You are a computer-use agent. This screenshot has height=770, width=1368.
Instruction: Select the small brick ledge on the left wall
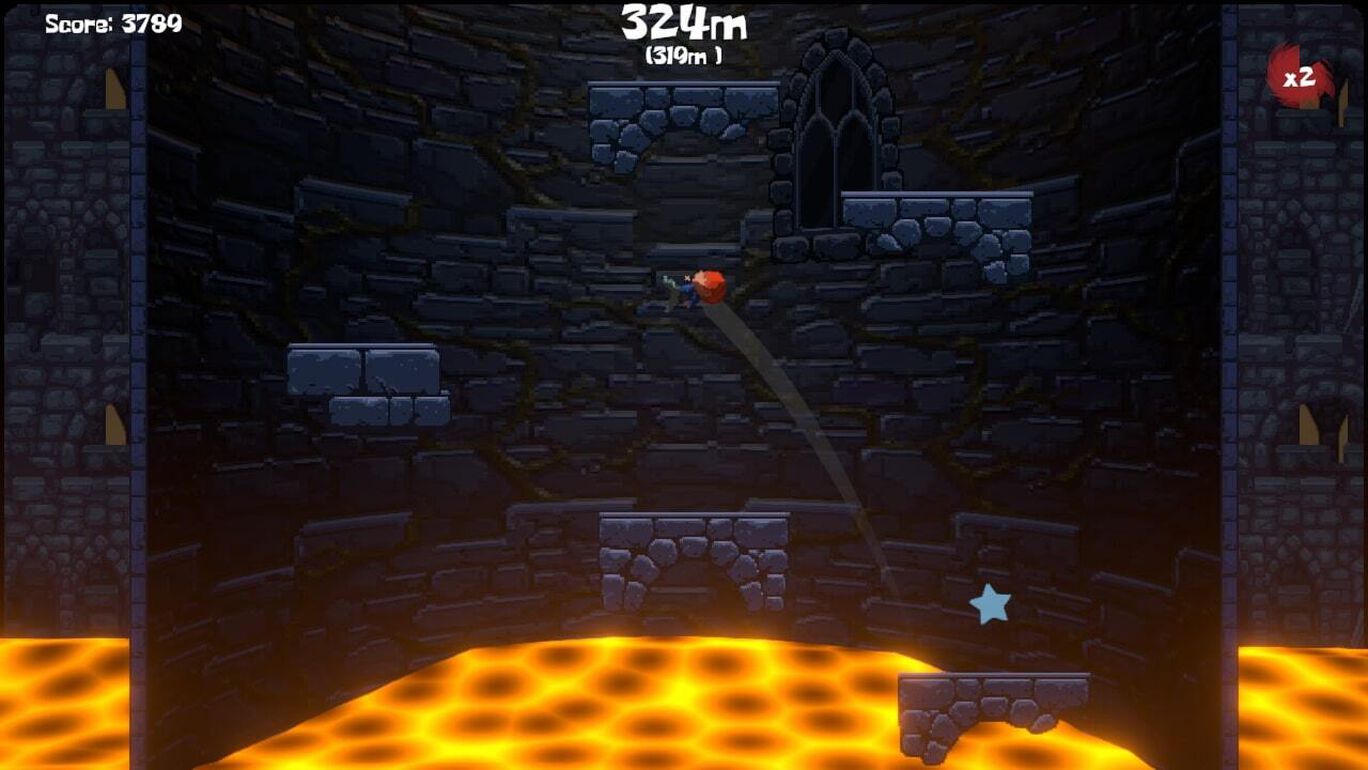point(362,377)
